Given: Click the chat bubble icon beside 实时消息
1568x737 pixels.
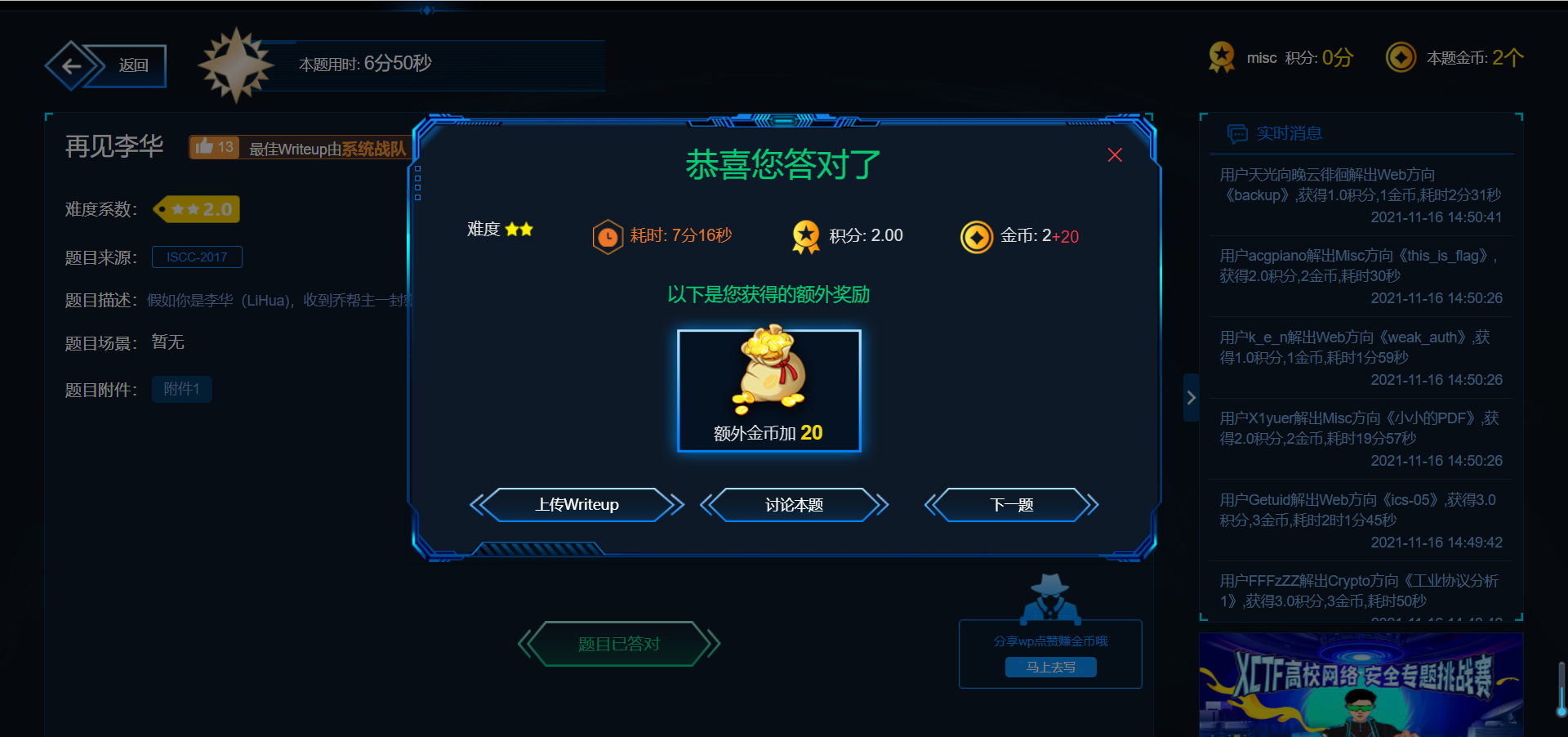Looking at the screenshot, I should tap(1237, 133).
